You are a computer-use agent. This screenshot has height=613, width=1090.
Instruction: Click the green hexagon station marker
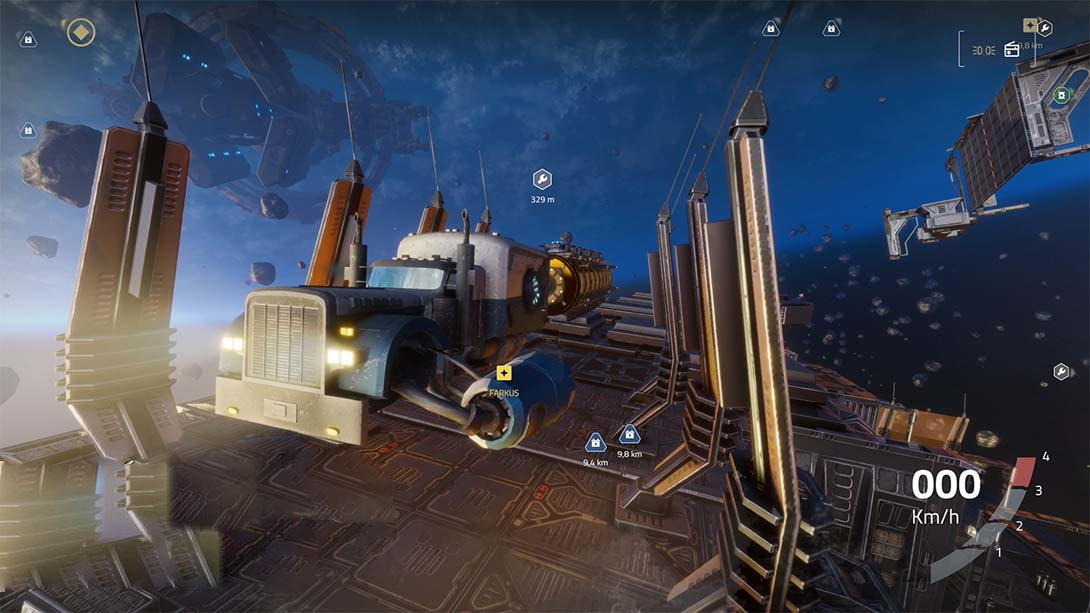click(1059, 96)
